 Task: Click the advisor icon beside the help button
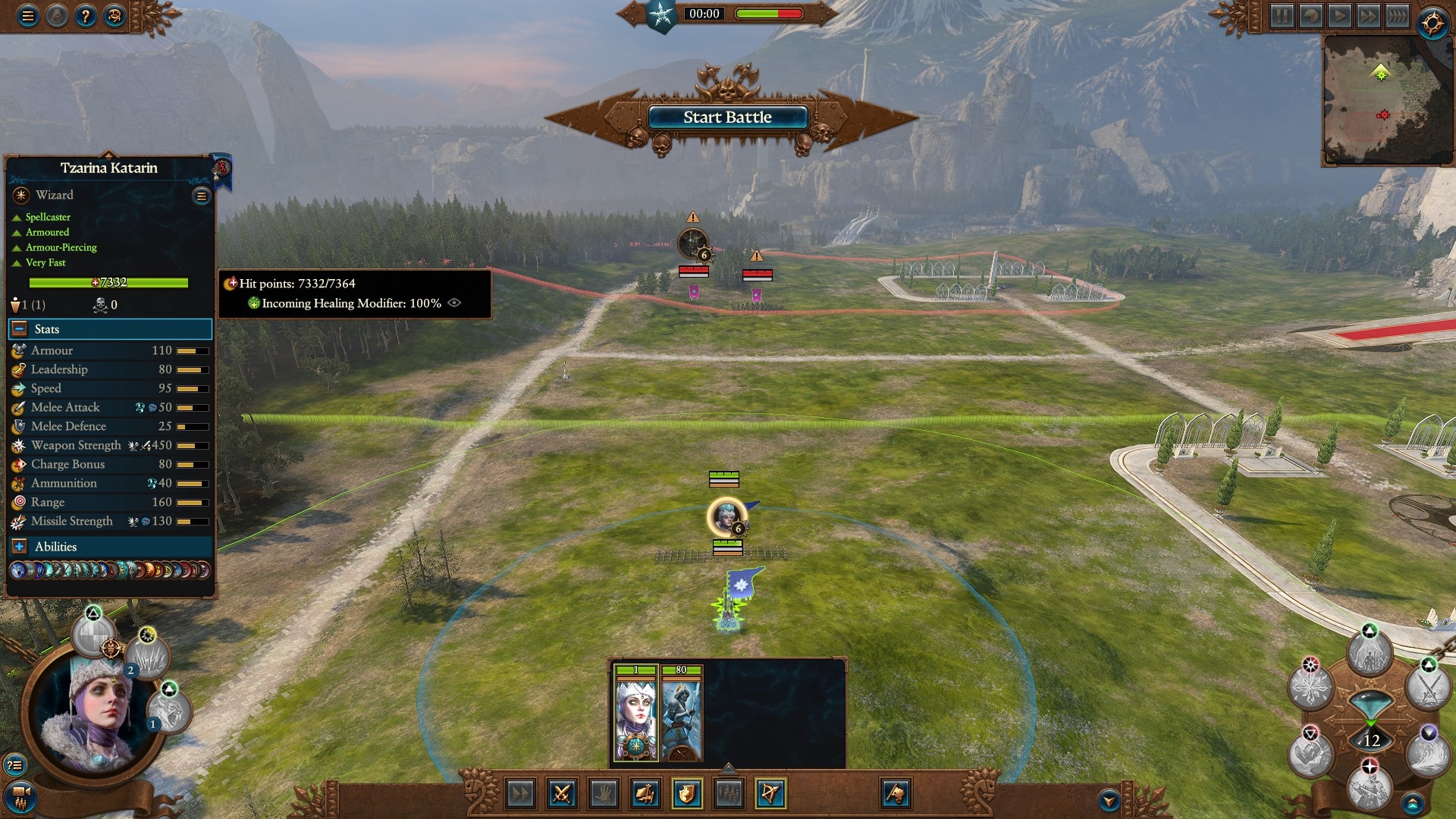[115, 15]
